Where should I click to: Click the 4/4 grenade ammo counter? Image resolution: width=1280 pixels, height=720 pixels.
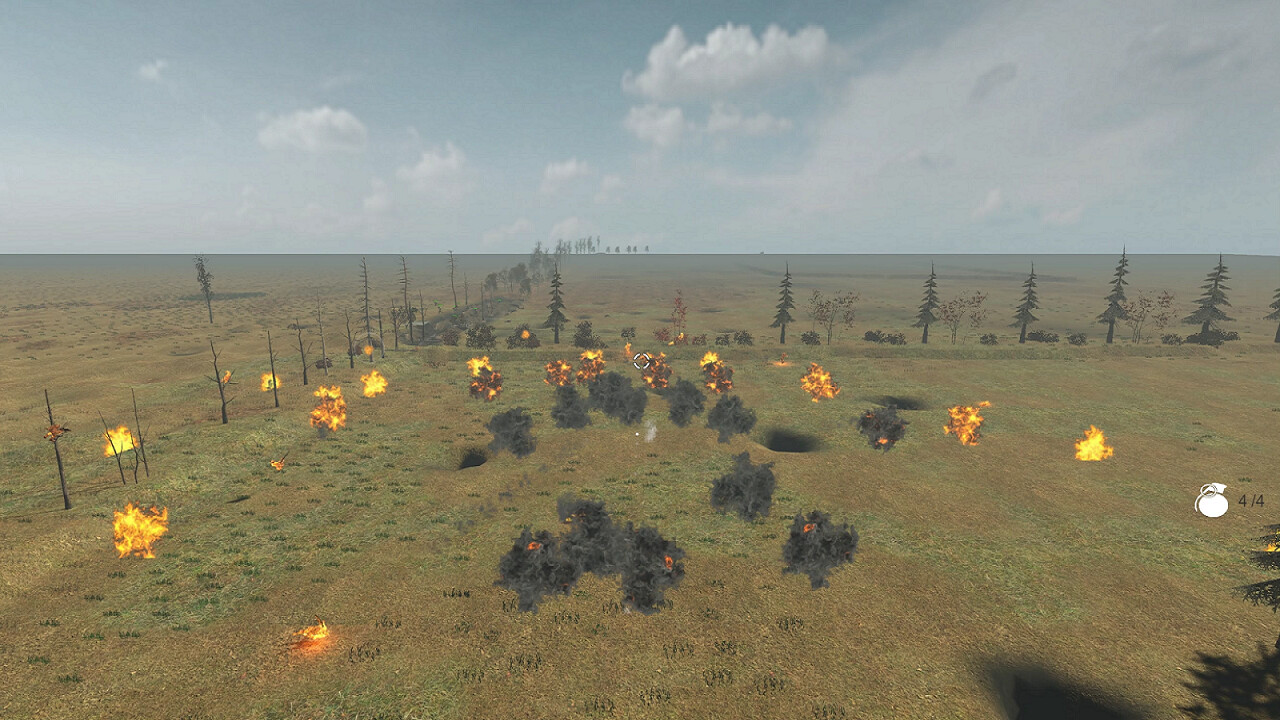pos(1250,502)
